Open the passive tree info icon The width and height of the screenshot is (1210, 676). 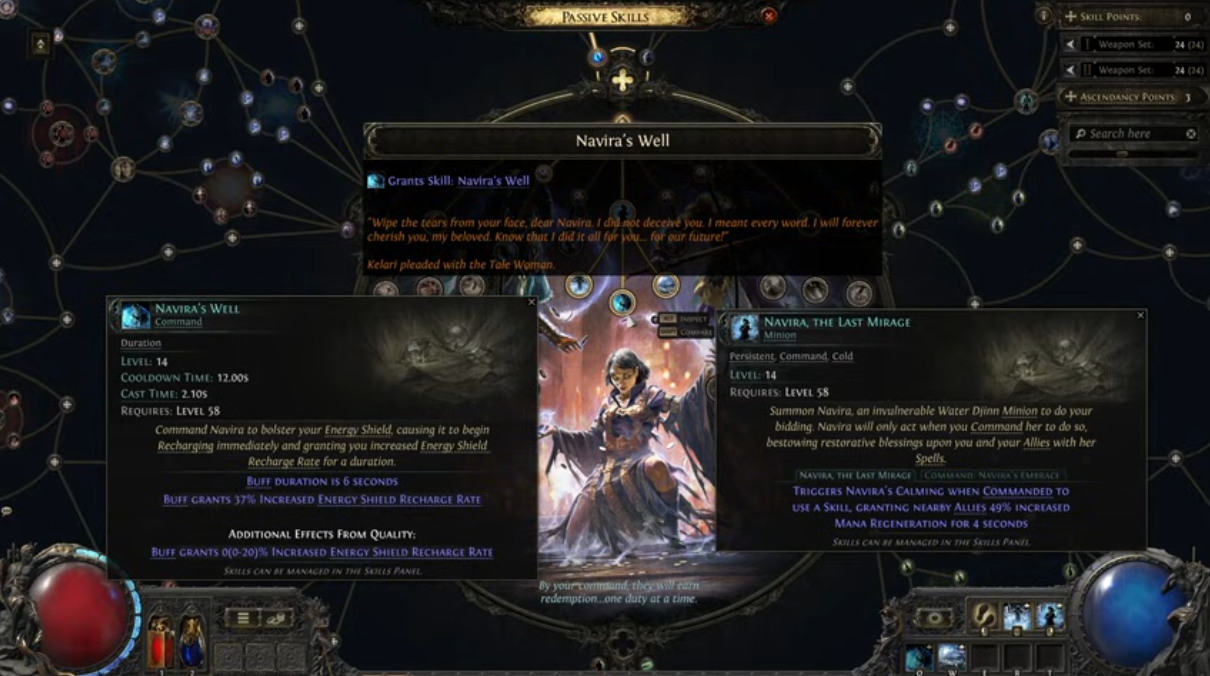1044,16
